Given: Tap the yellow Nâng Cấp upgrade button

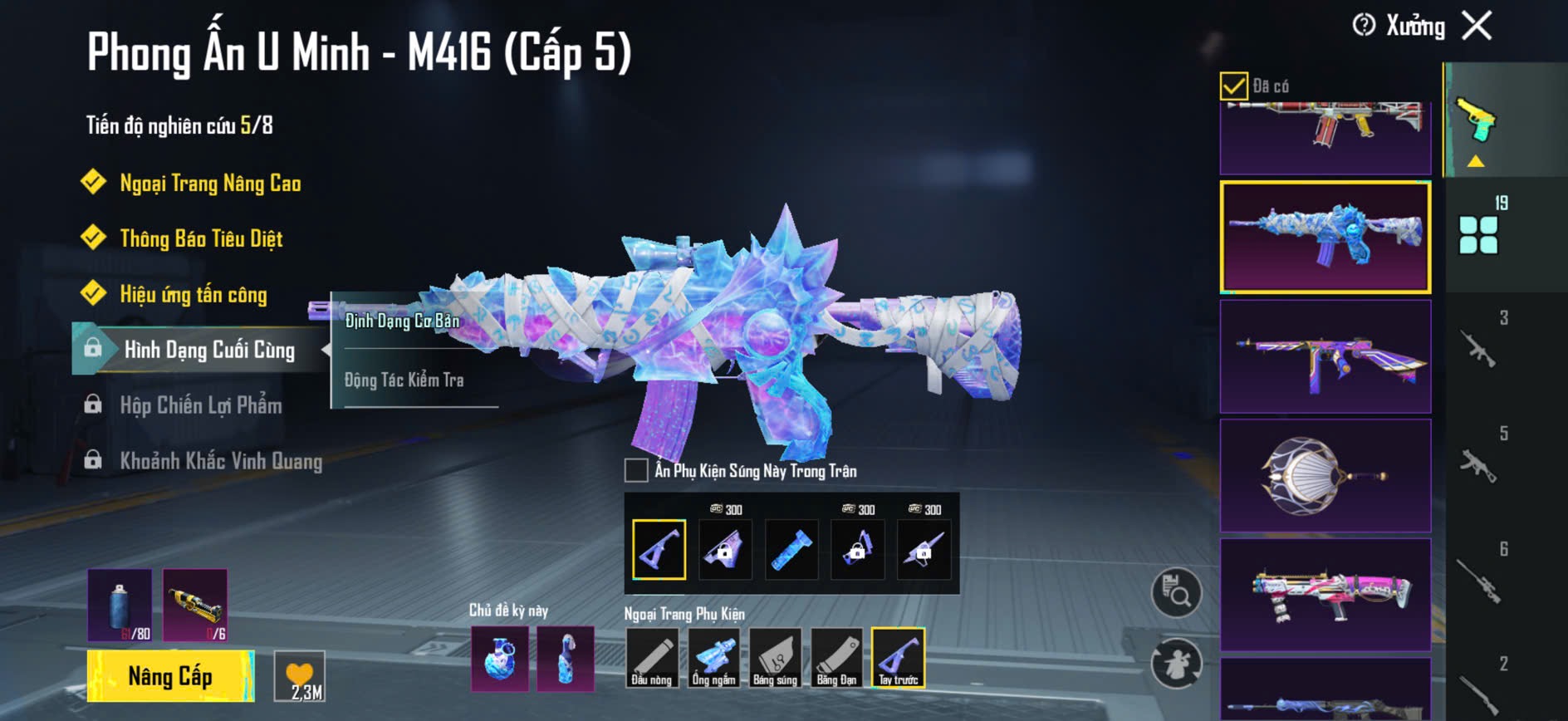Looking at the screenshot, I should point(170,676).
